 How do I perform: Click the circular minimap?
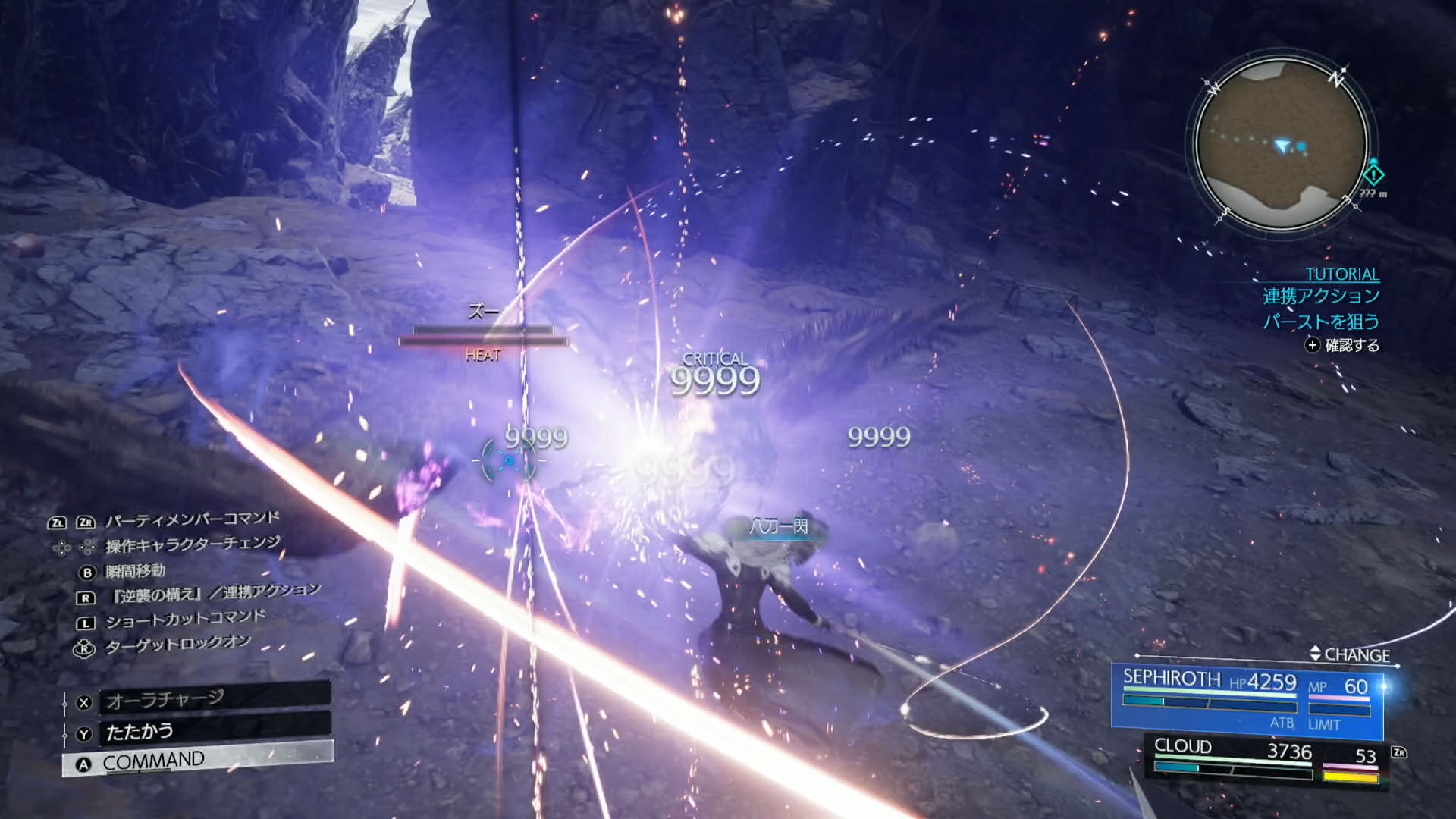(1282, 144)
